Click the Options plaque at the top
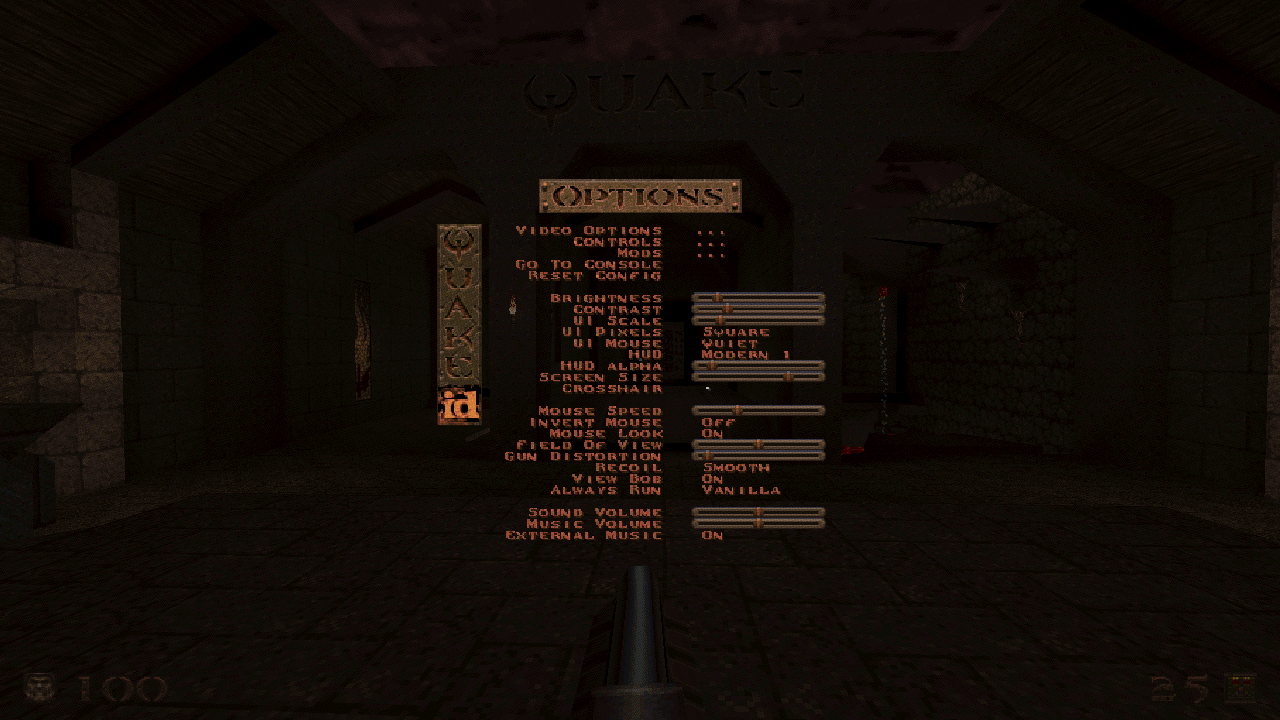The height and width of the screenshot is (720, 1280). pyautogui.click(x=639, y=197)
